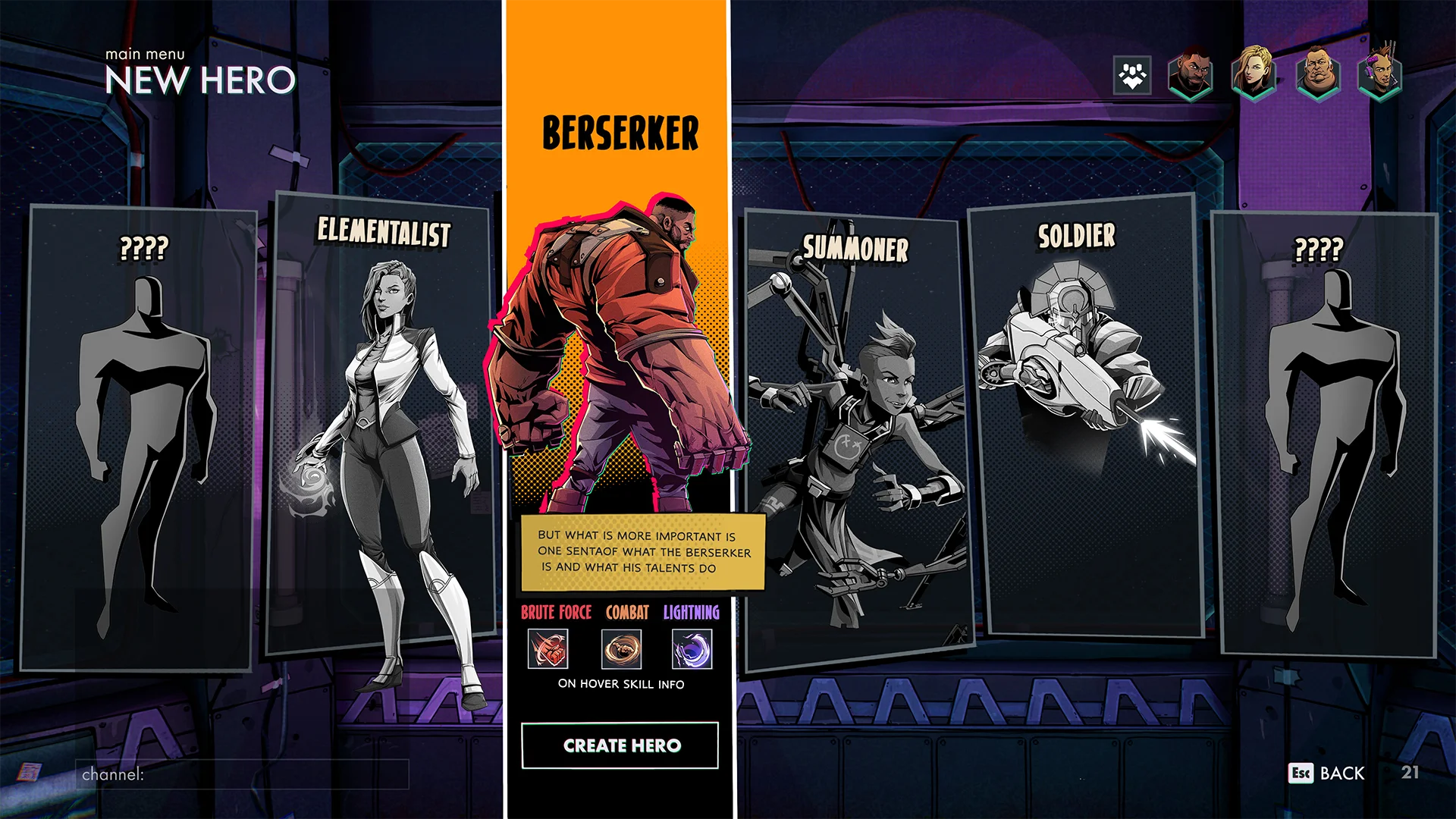Return to main menu via breadcrumb
The height and width of the screenshot is (819, 1456).
[x=145, y=54]
